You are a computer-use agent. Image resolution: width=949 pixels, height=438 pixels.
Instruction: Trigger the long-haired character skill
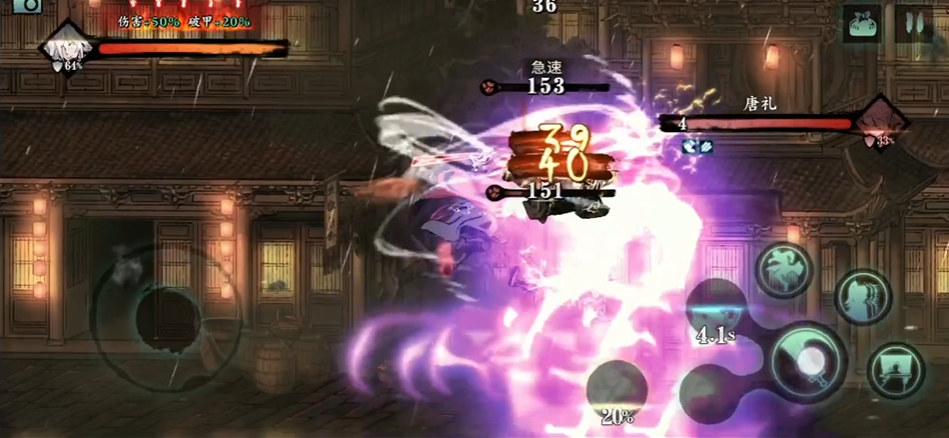862,297
